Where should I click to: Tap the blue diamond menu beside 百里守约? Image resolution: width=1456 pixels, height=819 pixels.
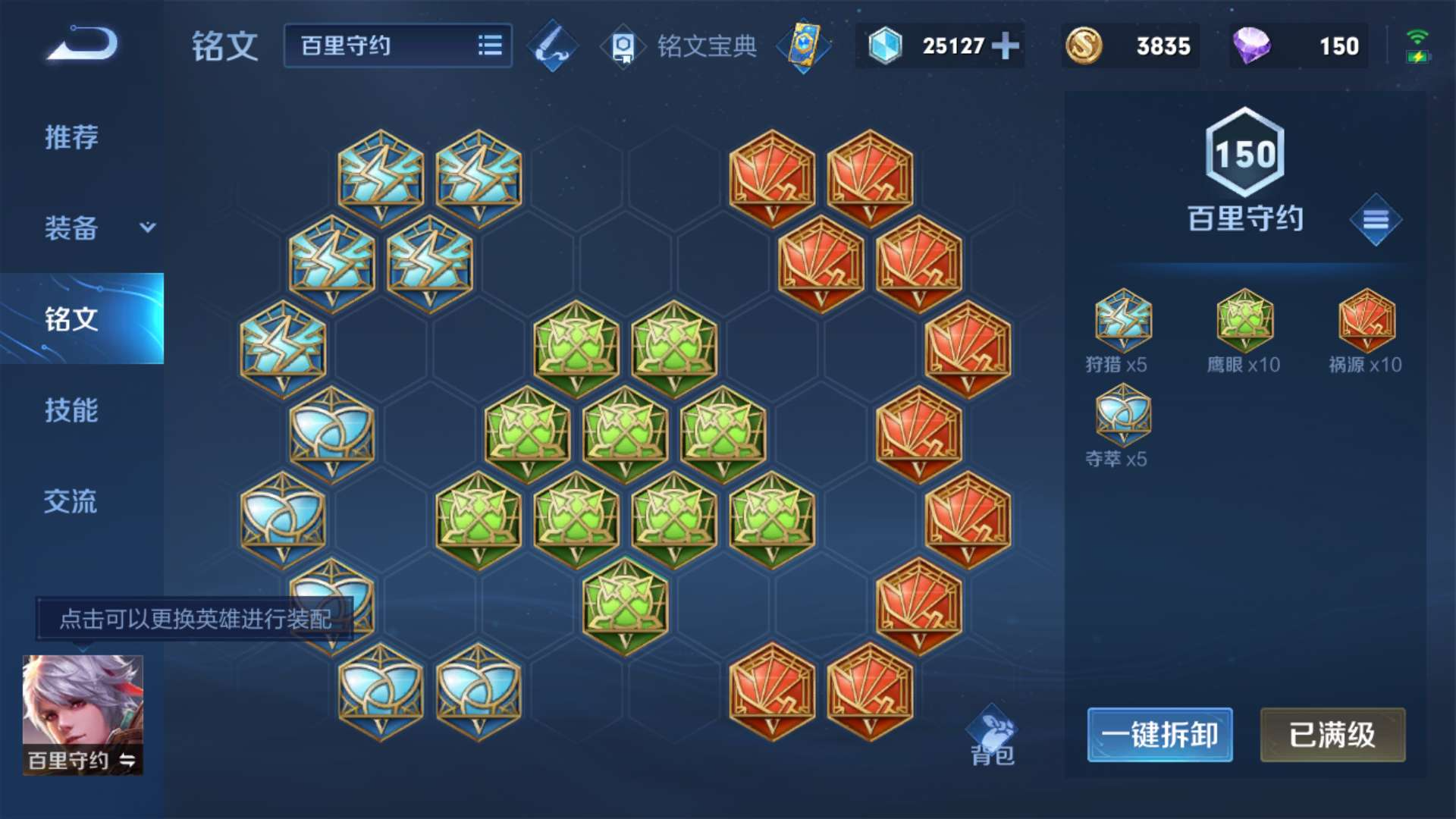1376,220
